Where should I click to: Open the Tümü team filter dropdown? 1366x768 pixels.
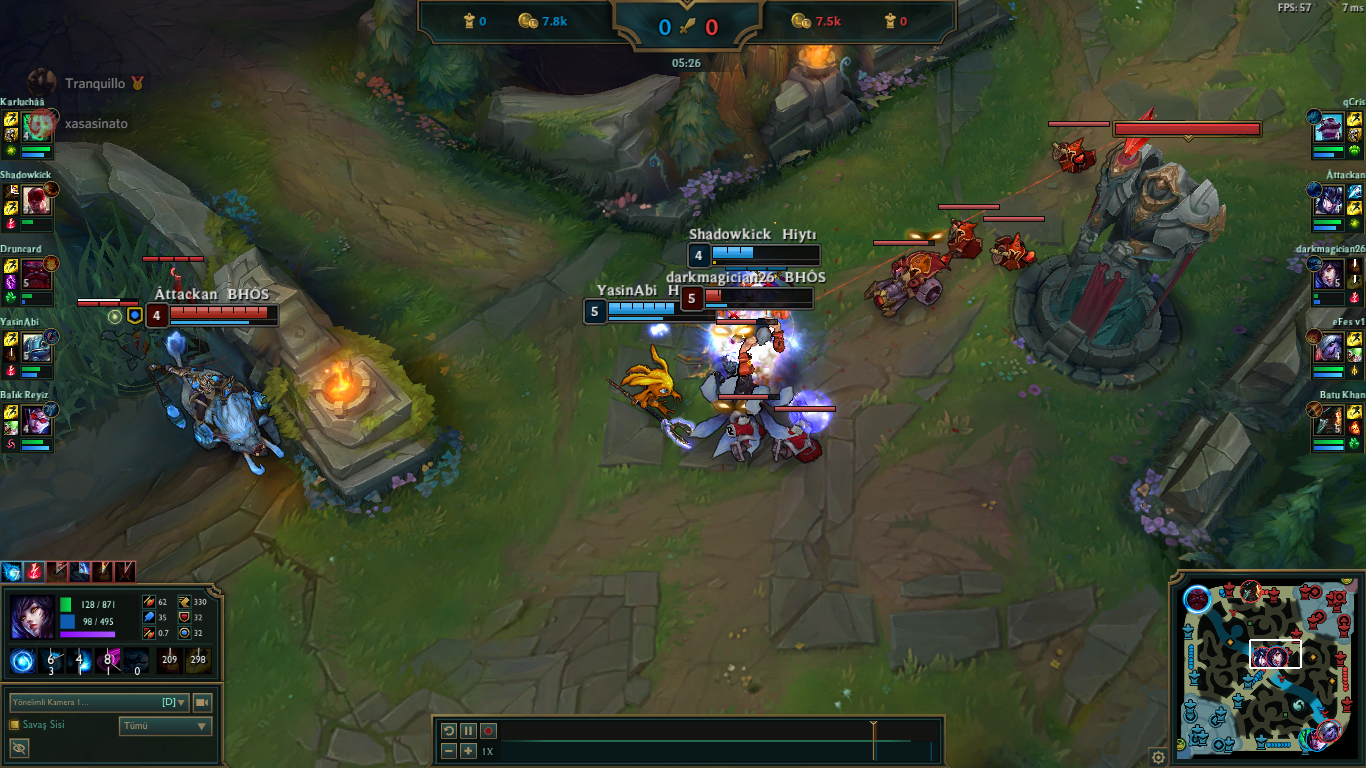165,726
